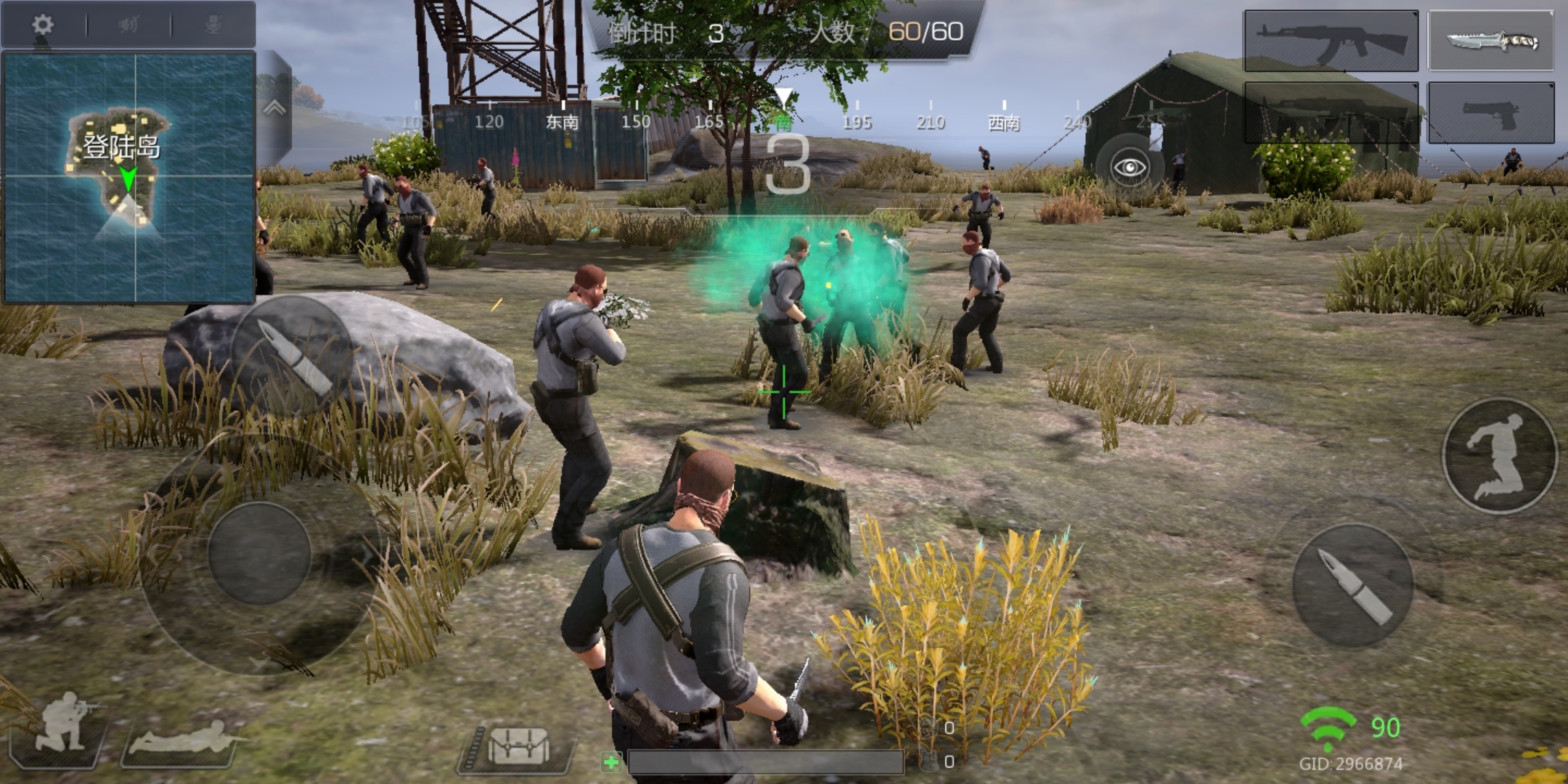Tap the jump button
Screen dimensions: 1568x784
(1499, 455)
